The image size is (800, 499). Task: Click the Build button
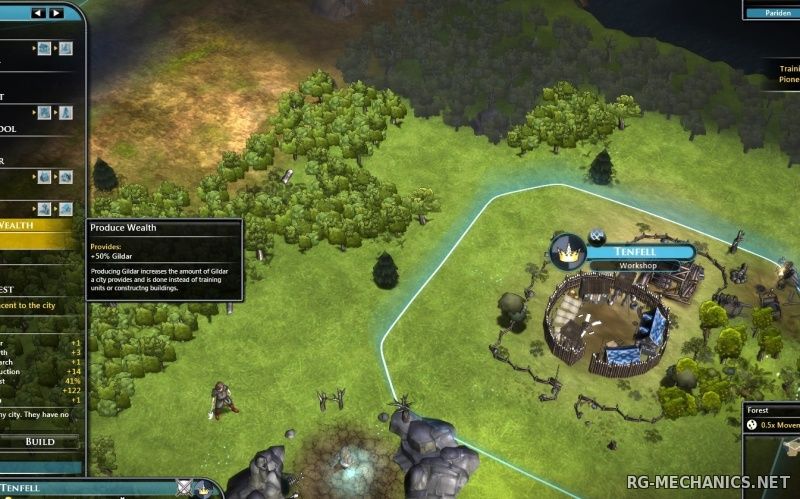[x=40, y=441]
